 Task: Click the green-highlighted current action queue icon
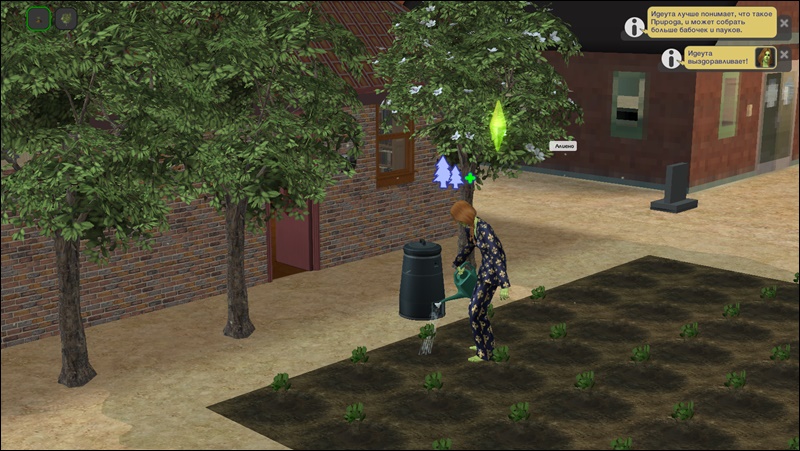[x=39, y=18]
